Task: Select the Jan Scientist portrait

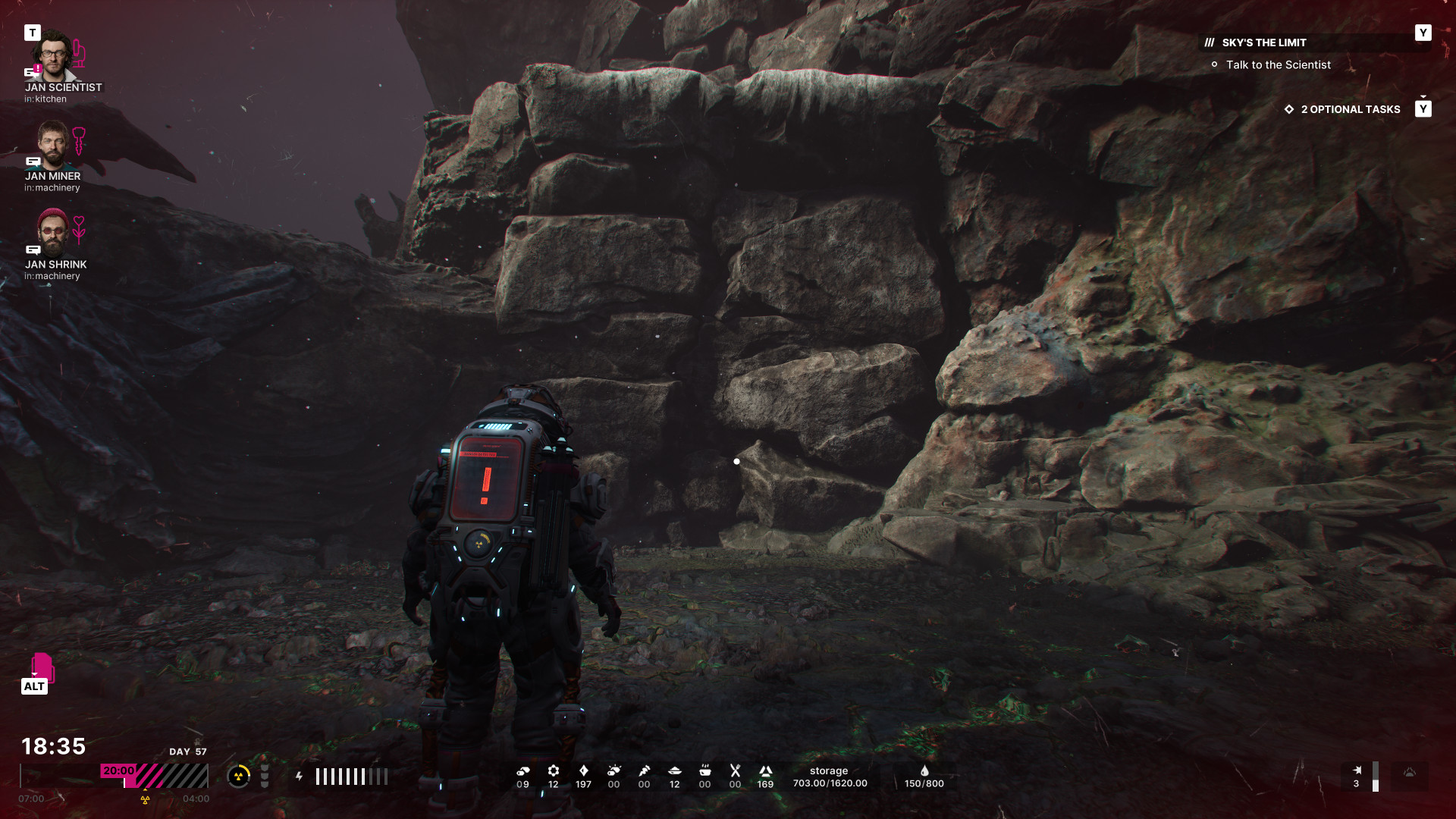Action: coord(52,55)
